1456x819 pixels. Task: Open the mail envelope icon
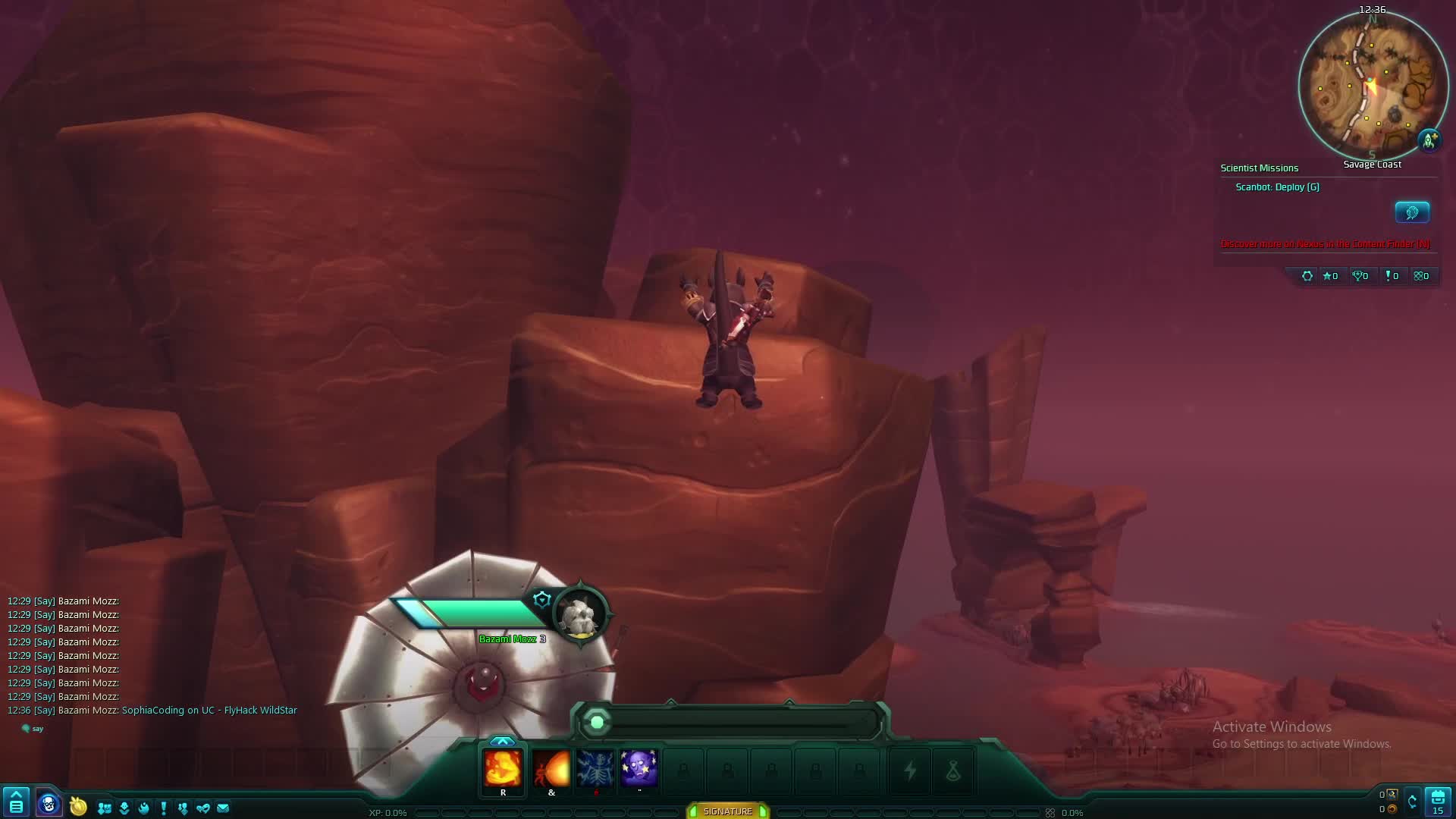(223, 808)
